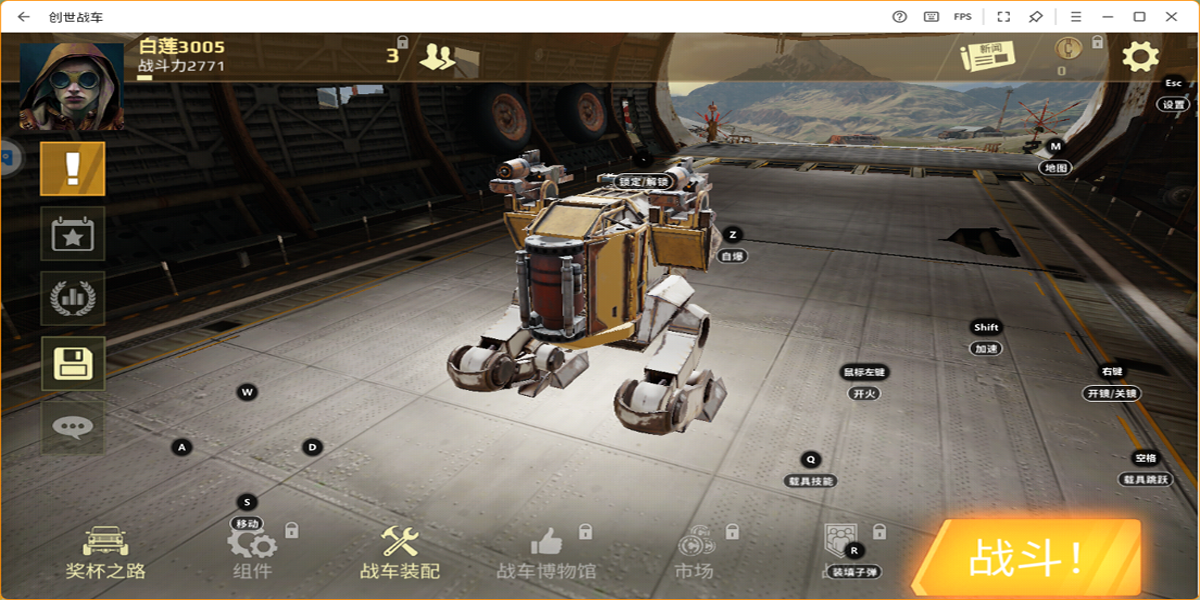Click the yellow exclamation mark notice icon

[72, 168]
